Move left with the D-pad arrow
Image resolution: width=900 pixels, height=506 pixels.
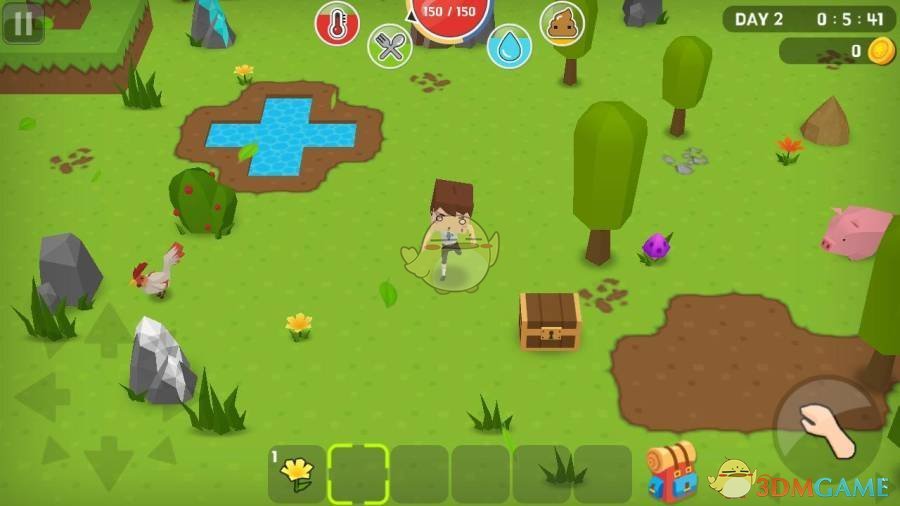[42, 397]
